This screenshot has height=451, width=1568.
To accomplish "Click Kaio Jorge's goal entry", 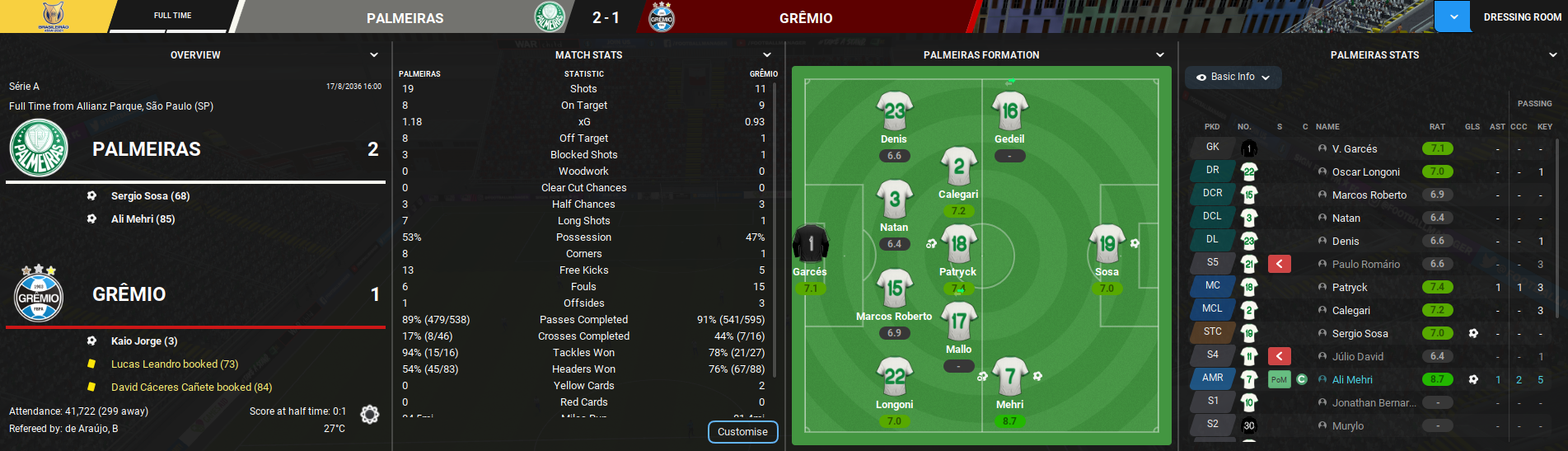I will coord(144,341).
